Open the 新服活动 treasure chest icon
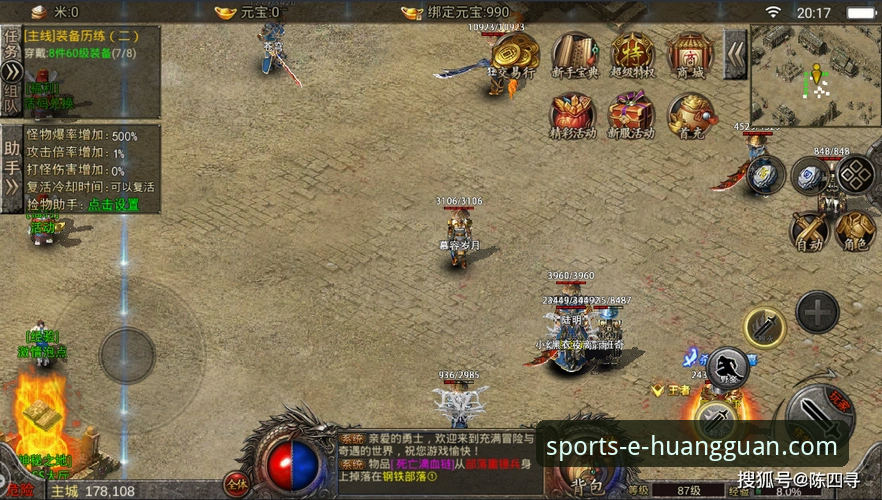 631,114
